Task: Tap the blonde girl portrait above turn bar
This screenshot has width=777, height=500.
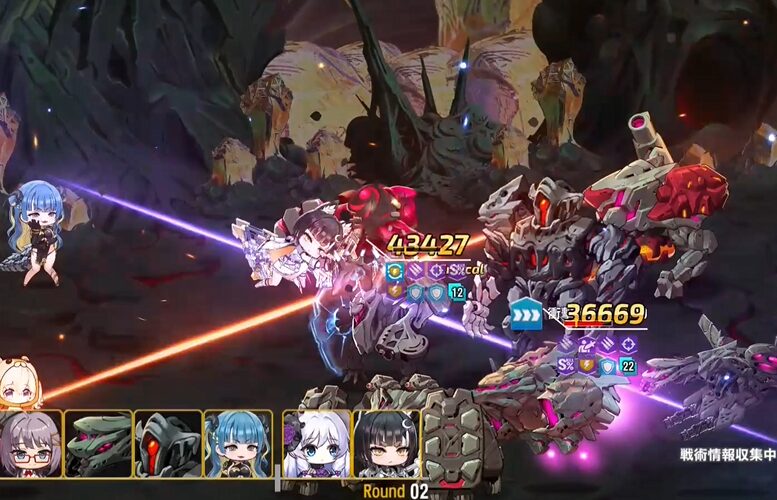Action: (18, 385)
